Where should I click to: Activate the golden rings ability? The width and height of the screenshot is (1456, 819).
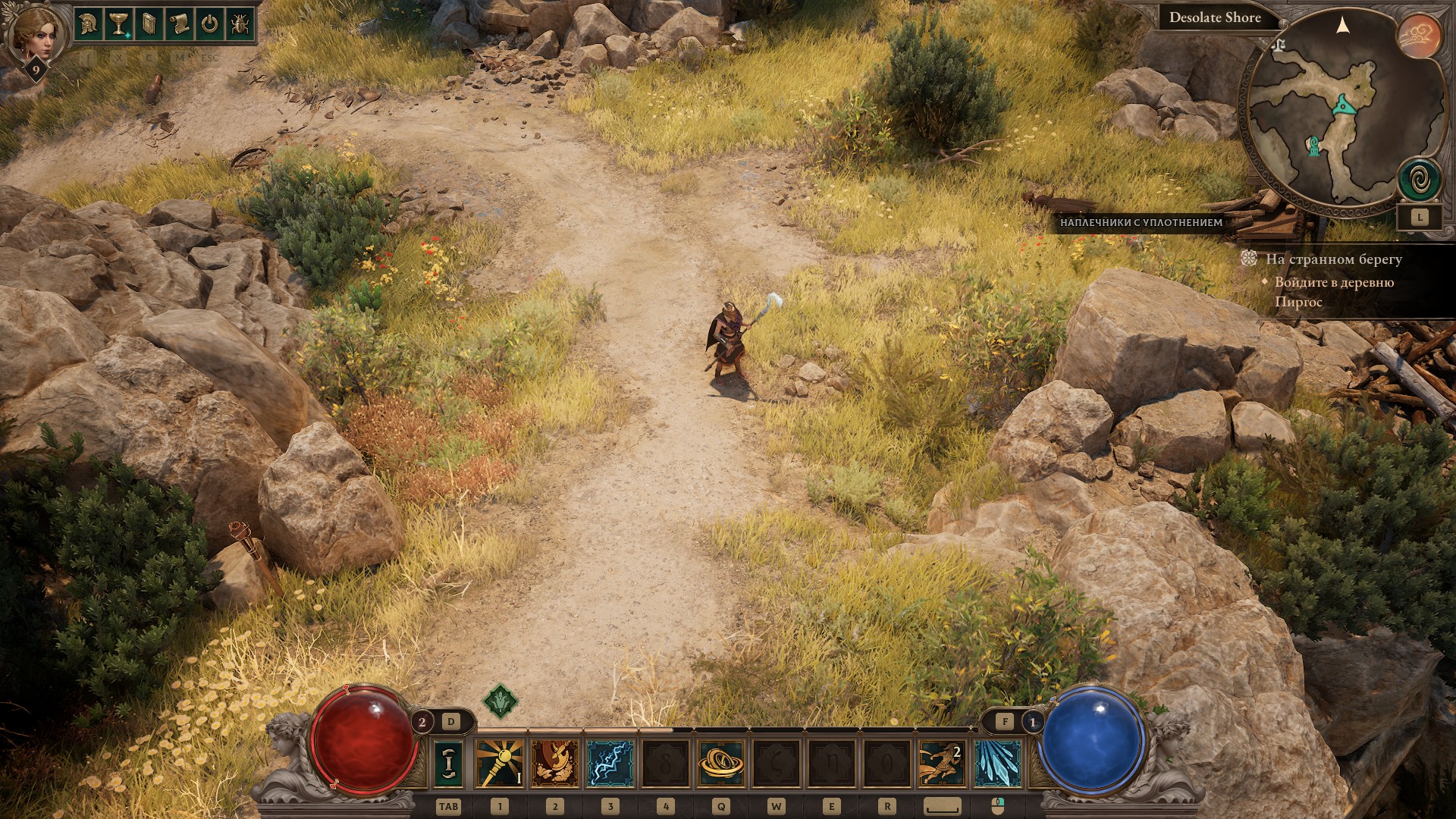(720, 764)
